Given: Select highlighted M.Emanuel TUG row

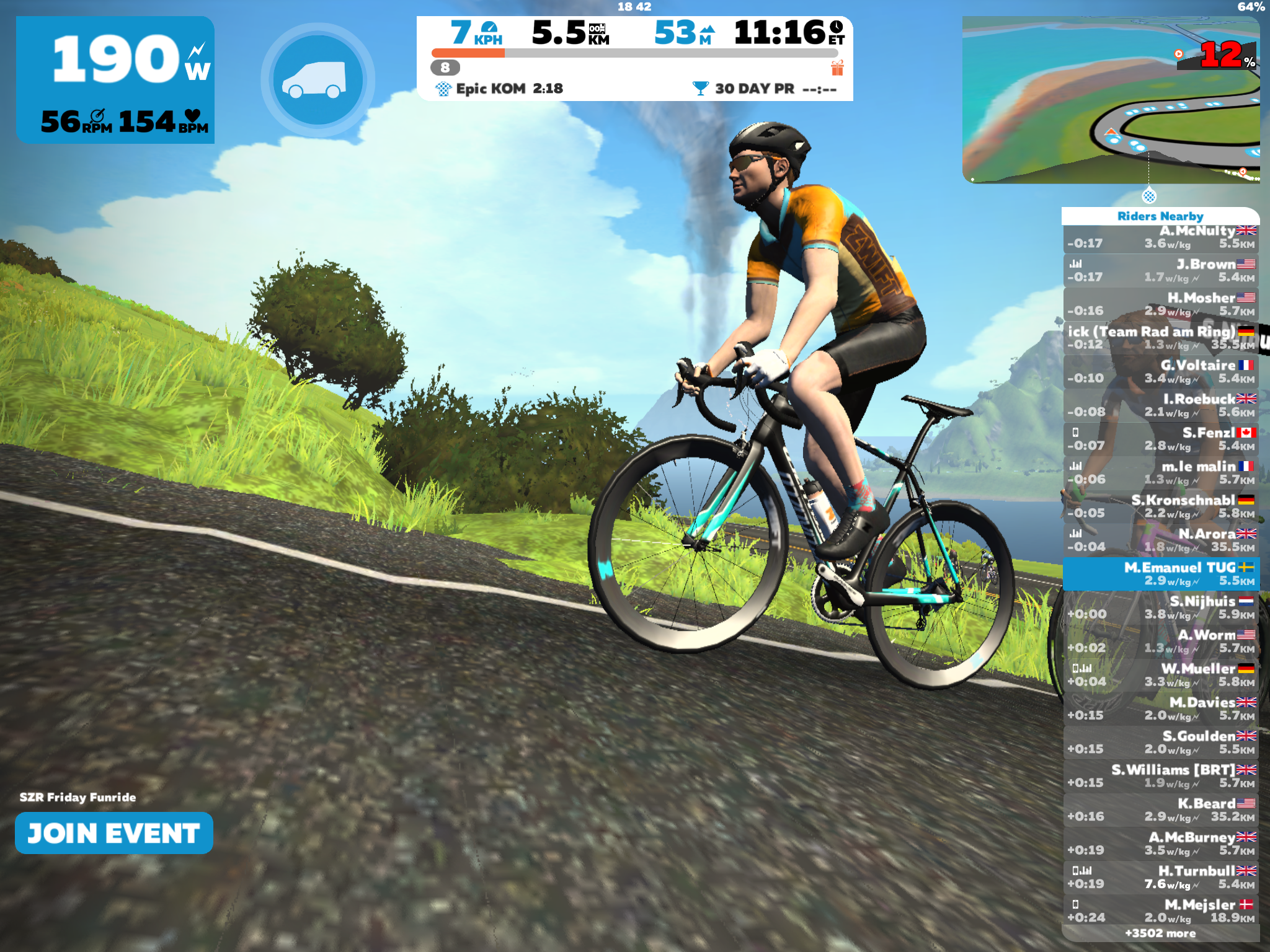Looking at the screenshot, I should (1161, 574).
